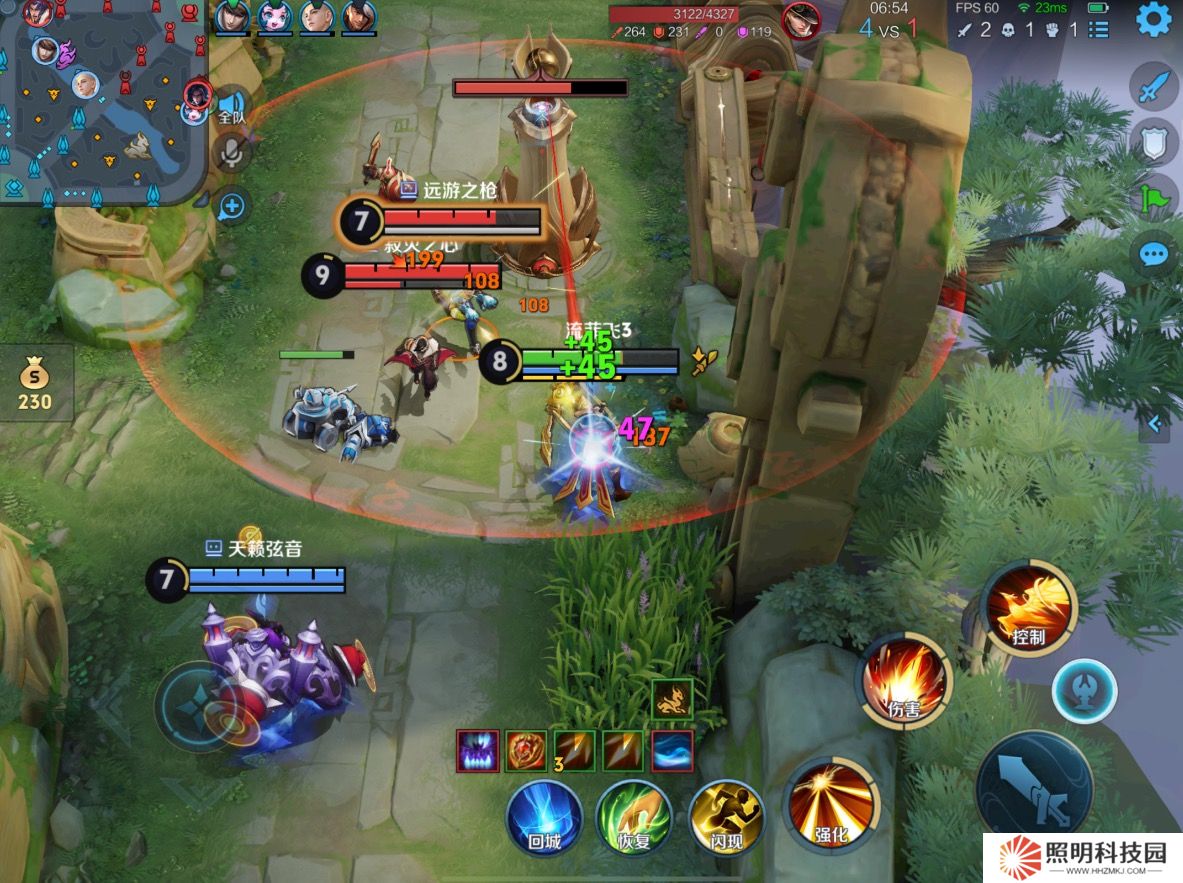
Task: Activate the 强化 skill
Action: (832, 806)
